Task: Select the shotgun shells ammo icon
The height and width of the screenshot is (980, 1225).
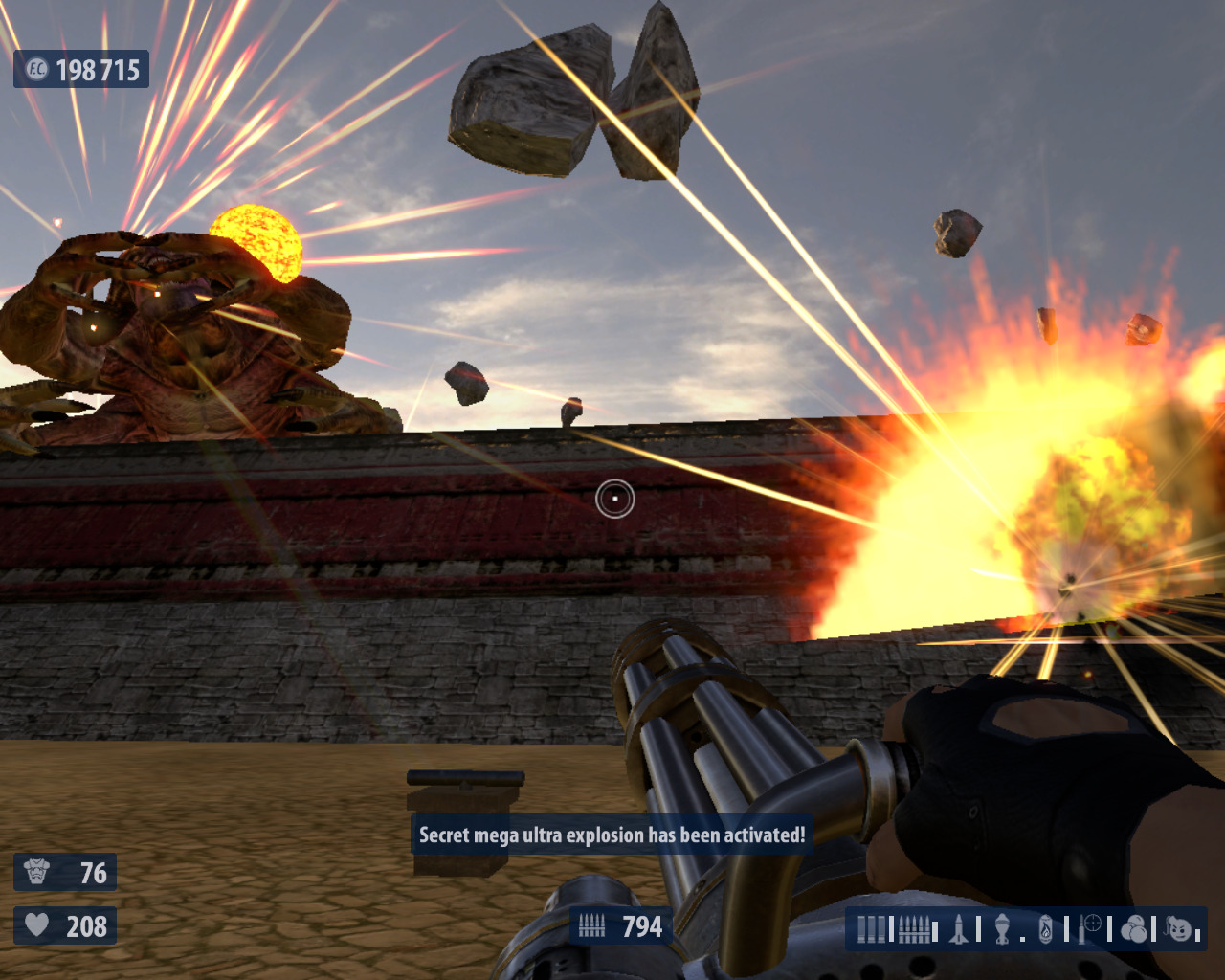Action: (x=872, y=929)
